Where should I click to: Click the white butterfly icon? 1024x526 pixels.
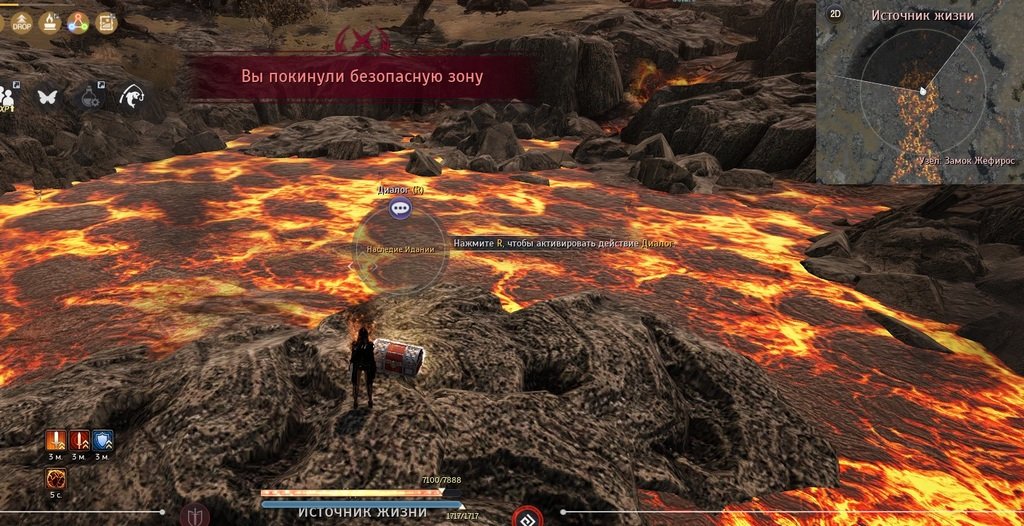47,97
